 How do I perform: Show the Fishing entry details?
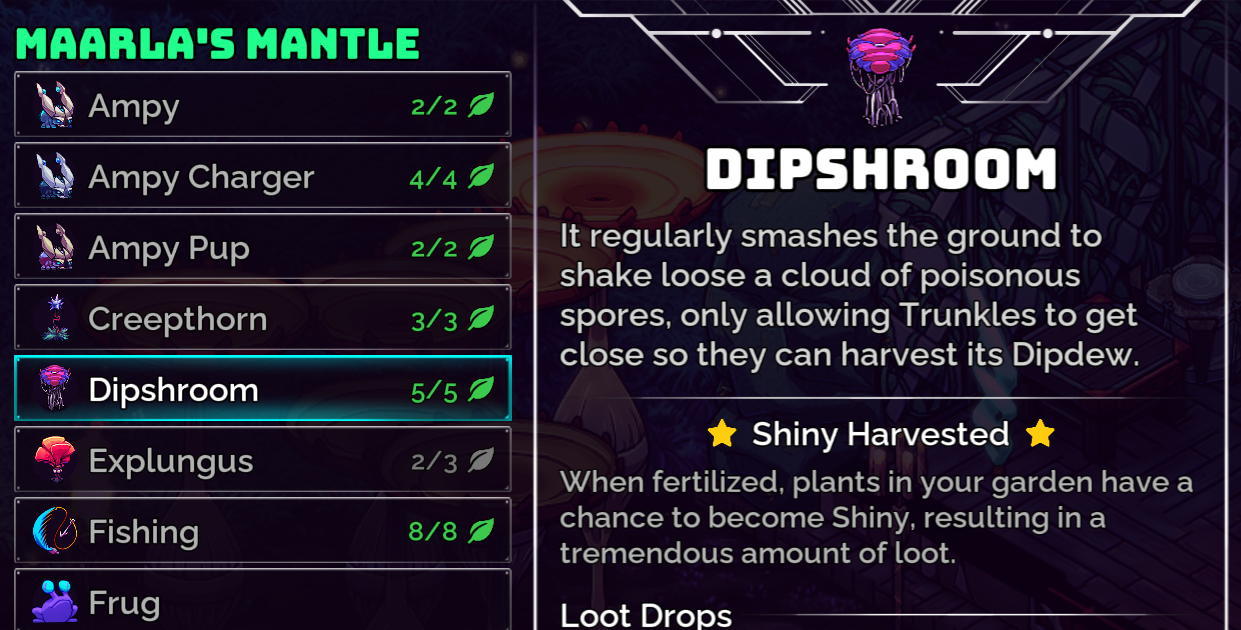262,531
